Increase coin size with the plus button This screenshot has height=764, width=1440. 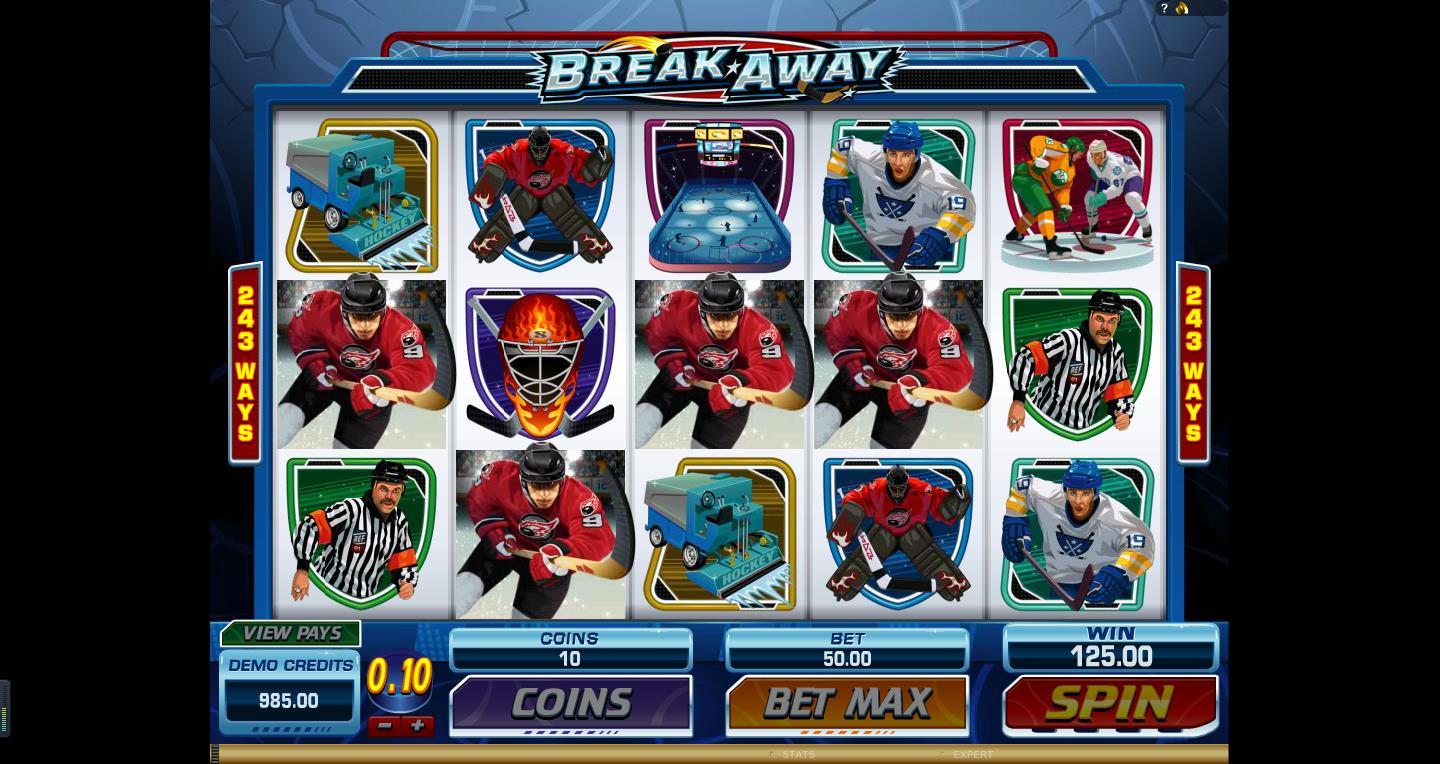point(417,726)
